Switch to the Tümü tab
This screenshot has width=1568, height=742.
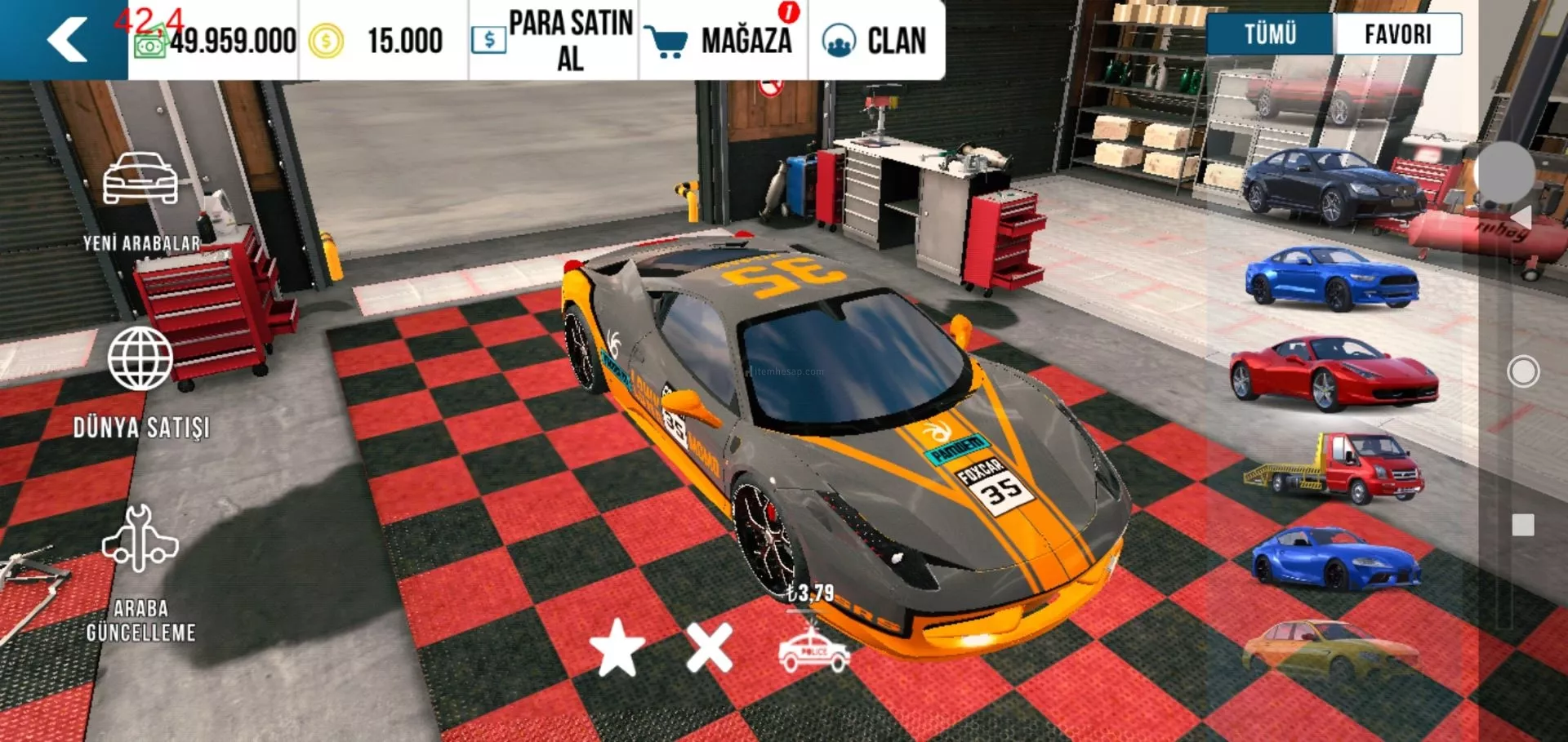pos(1270,34)
